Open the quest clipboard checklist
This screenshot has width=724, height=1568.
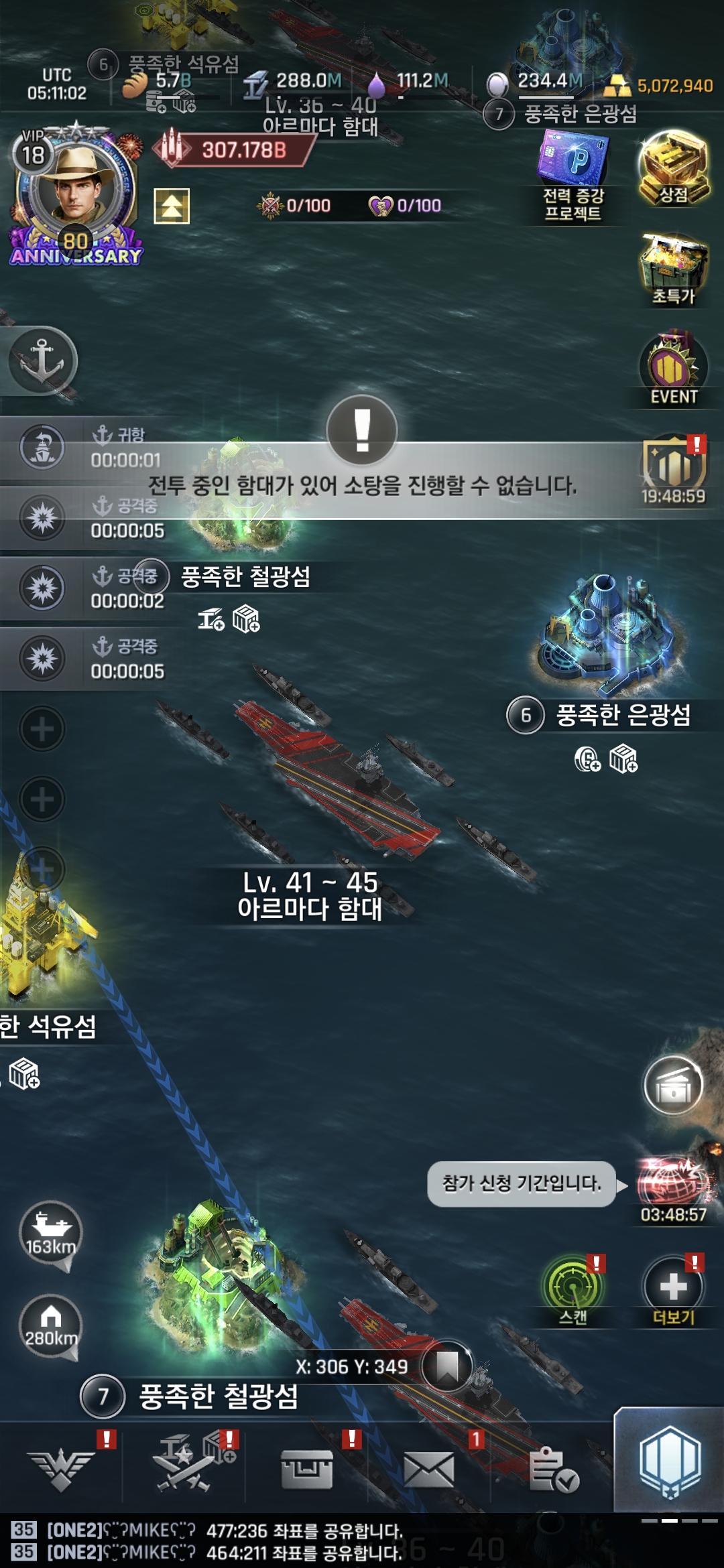(x=552, y=1470)
